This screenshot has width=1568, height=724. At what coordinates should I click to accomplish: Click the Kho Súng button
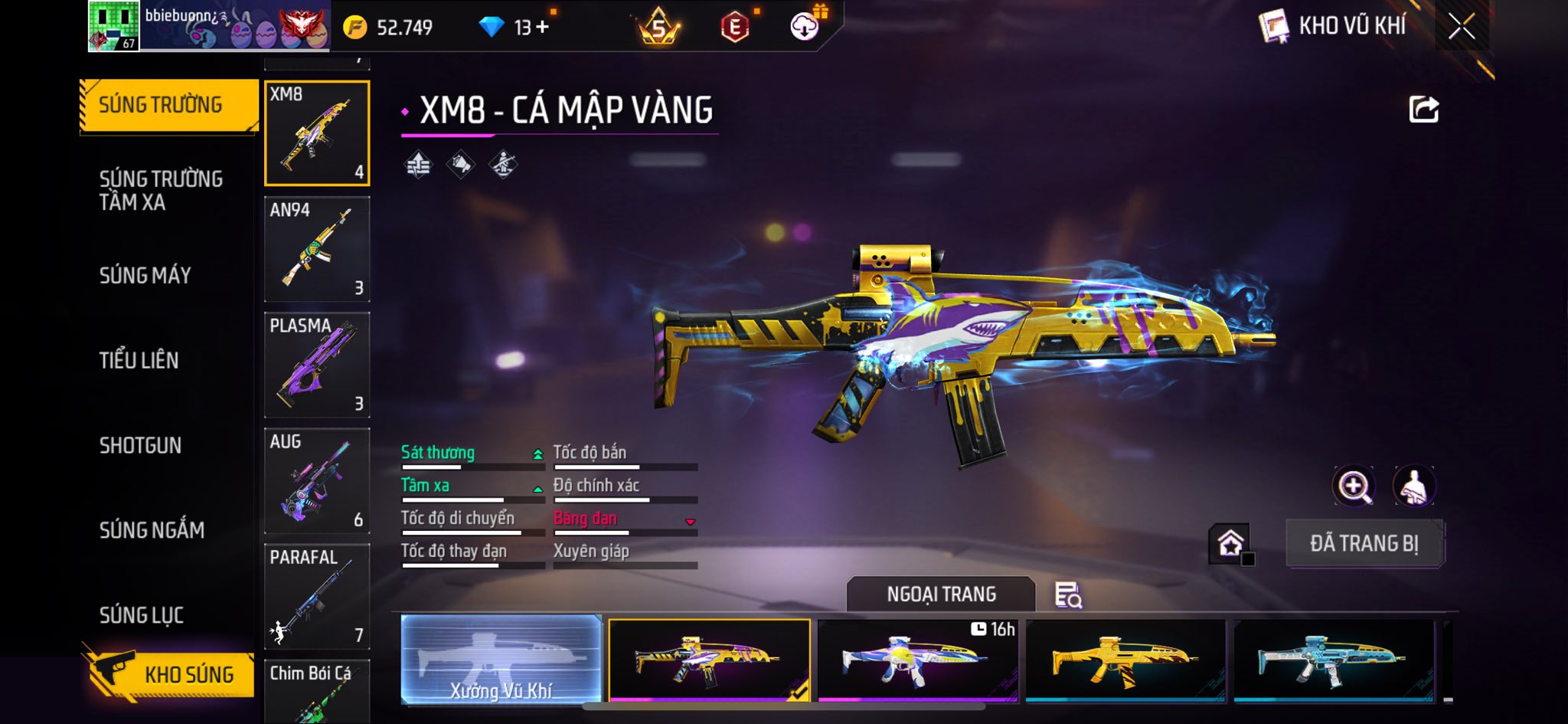[169, 674]
